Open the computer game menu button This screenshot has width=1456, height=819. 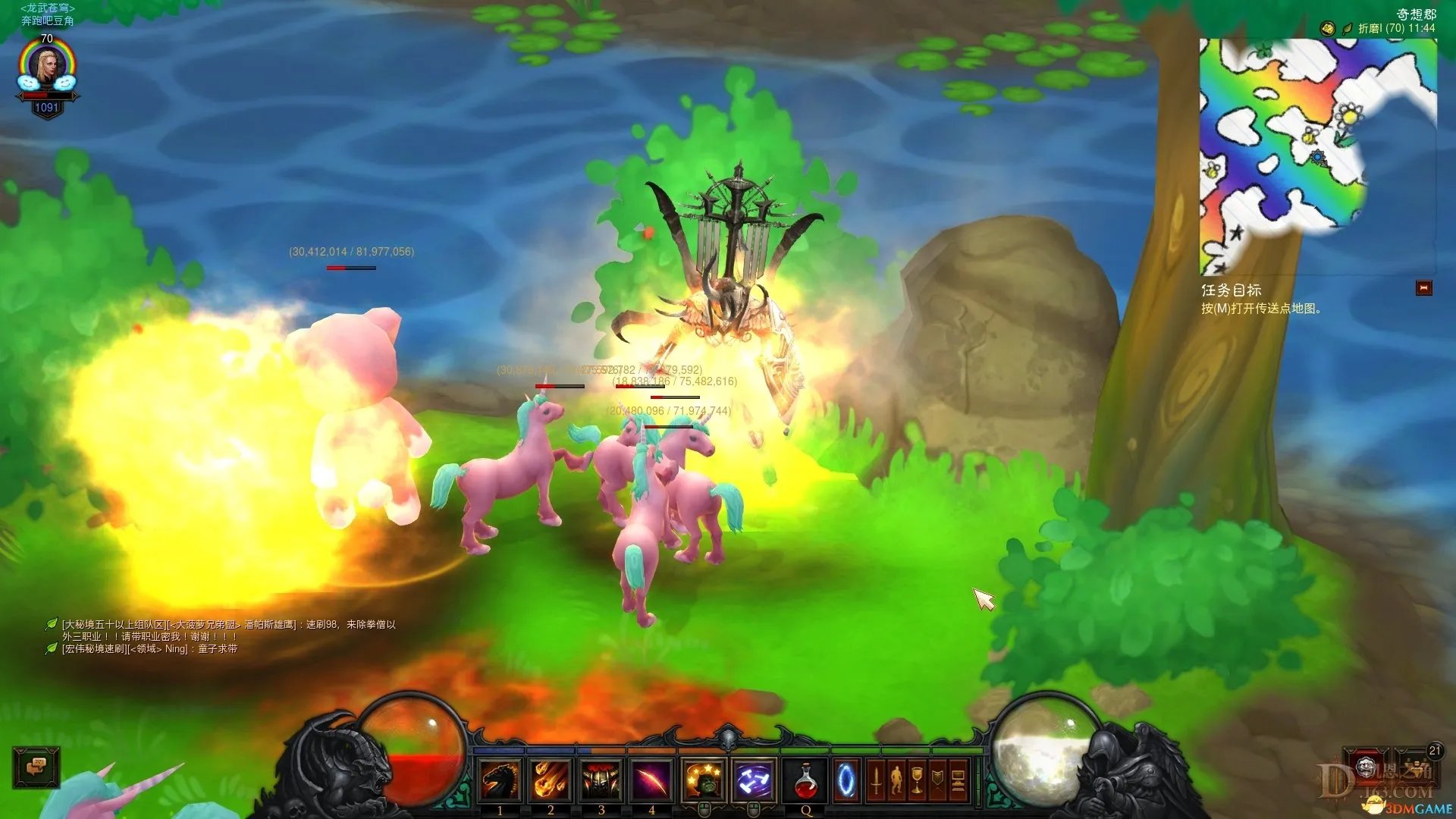[x=958, y=780]
